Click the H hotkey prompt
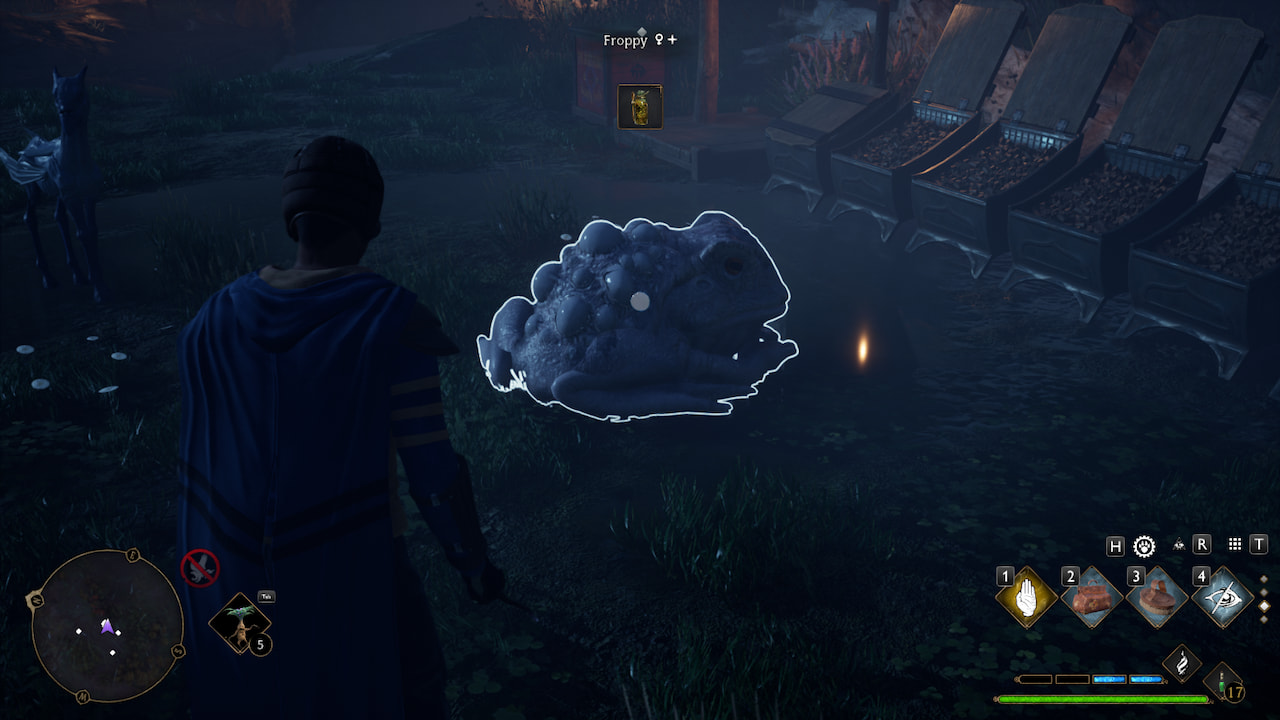This screenshot has height=720, width=1280. (x=1115, y=546)
